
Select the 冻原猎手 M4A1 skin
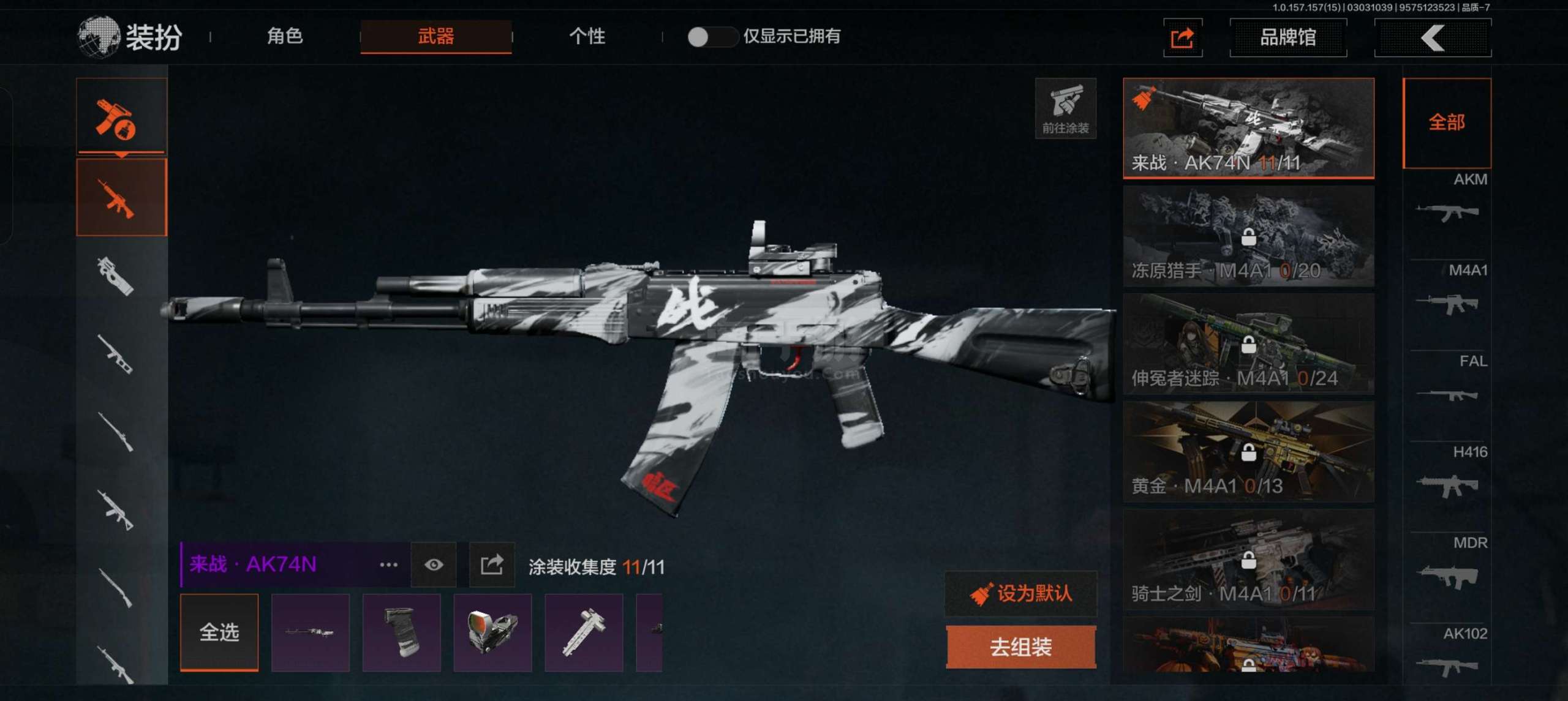tap(1248, 236)
